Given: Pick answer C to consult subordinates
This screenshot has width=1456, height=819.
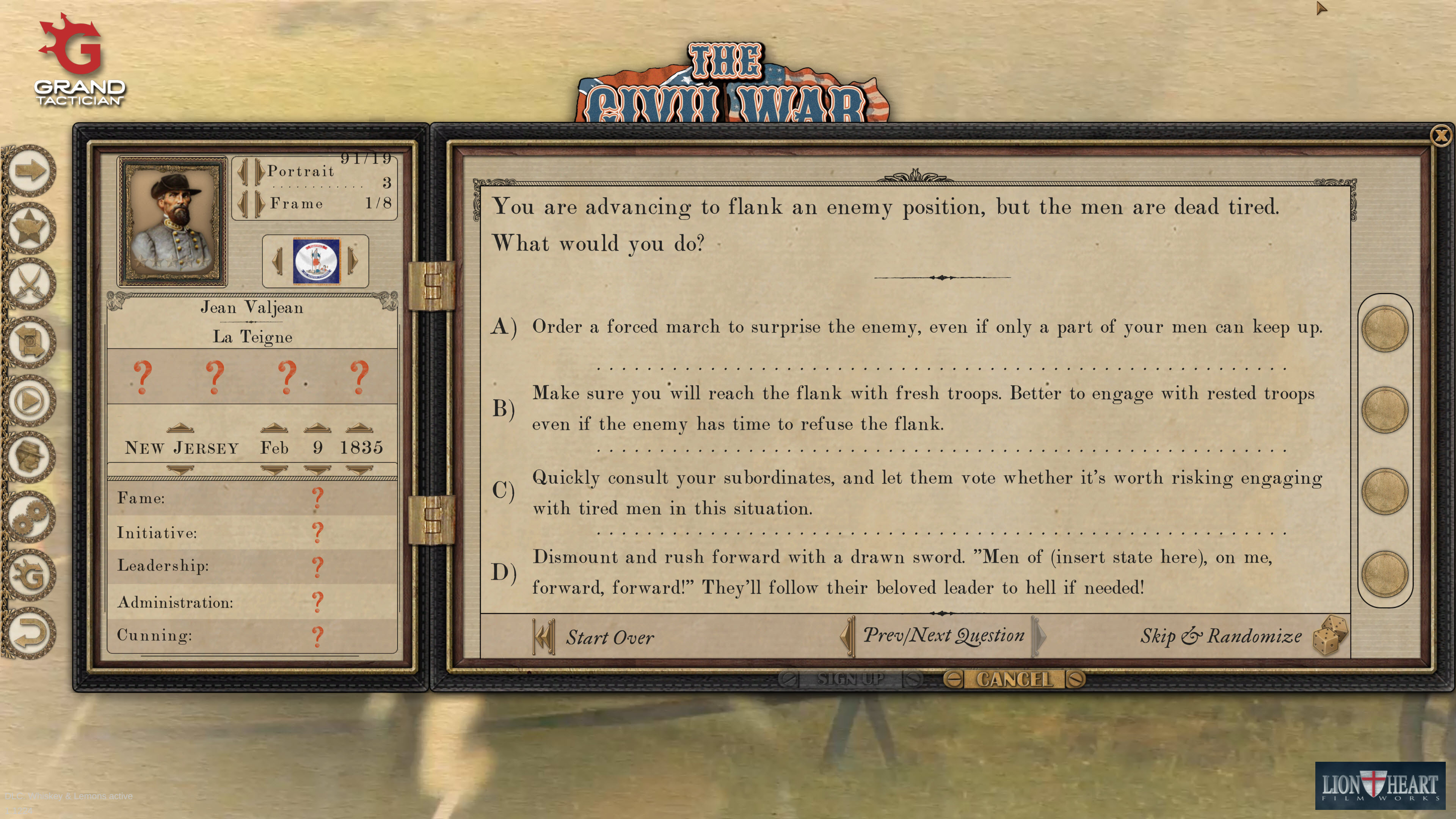Looking at the screenshot, I should (x=1384, y=491).
